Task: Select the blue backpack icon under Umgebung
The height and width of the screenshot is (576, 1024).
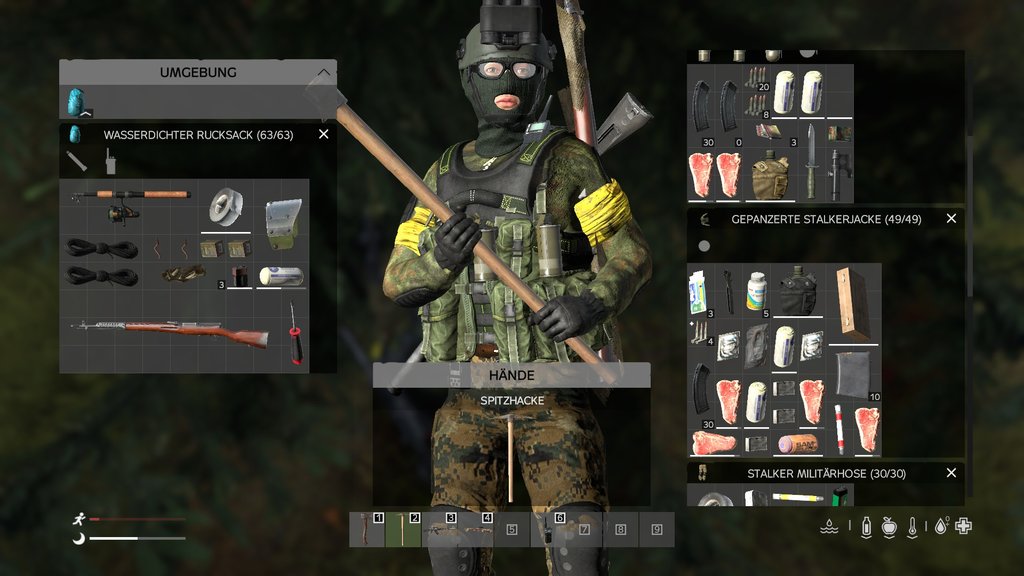Action: point(75,102)
